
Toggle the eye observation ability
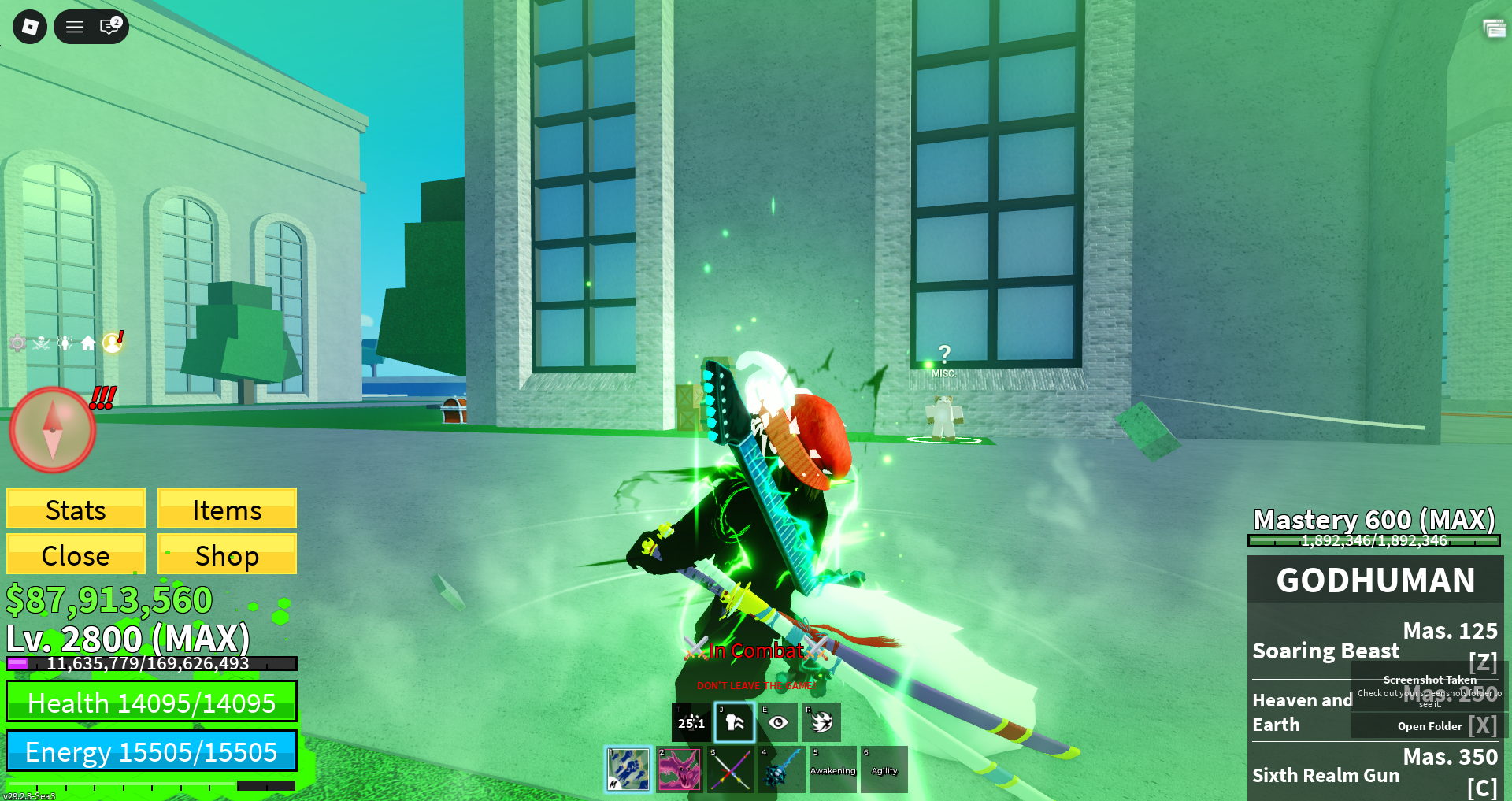pos(778,722)
